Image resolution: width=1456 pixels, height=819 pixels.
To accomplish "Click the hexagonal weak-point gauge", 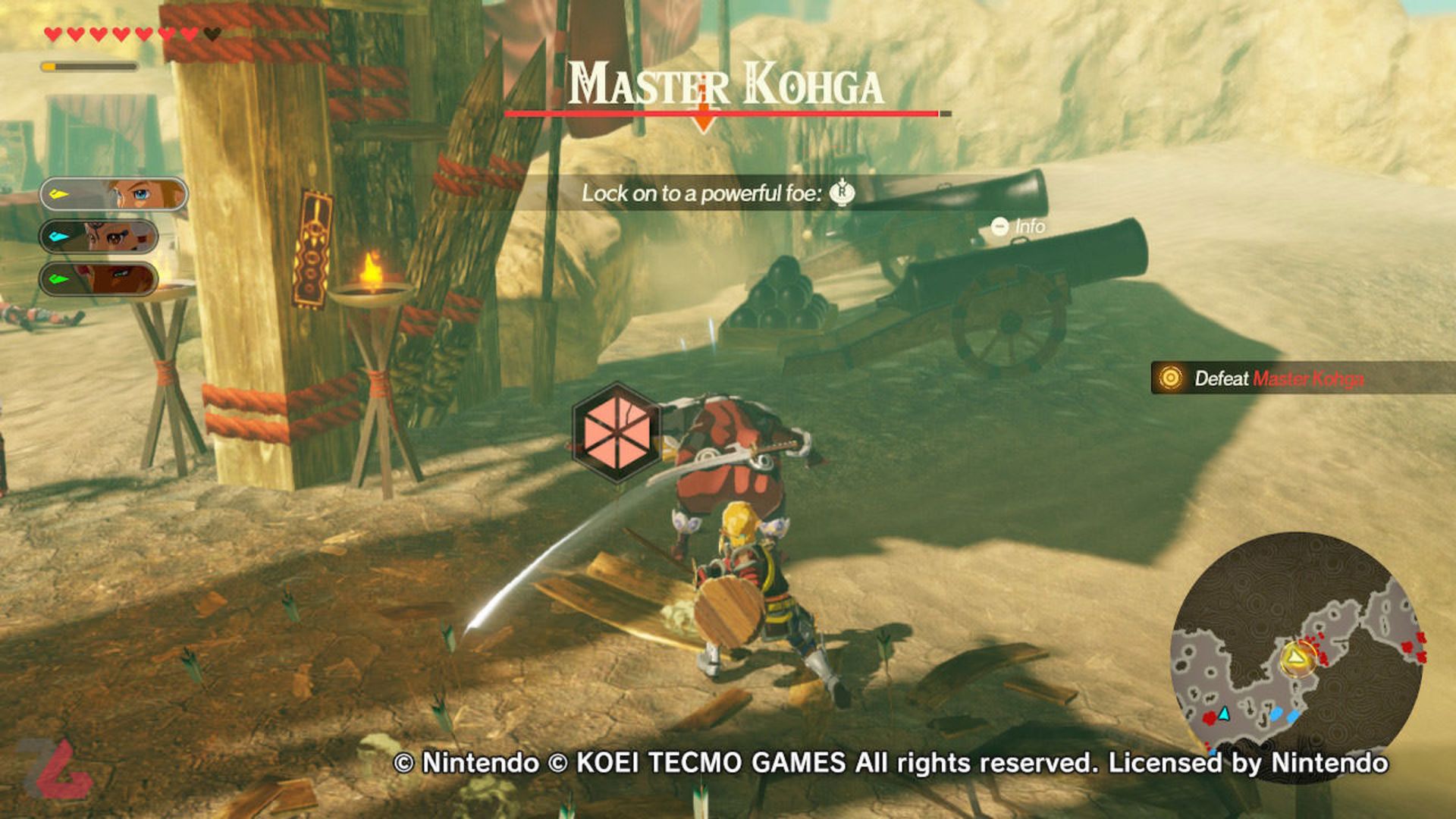I will click(x=617, y=432).
